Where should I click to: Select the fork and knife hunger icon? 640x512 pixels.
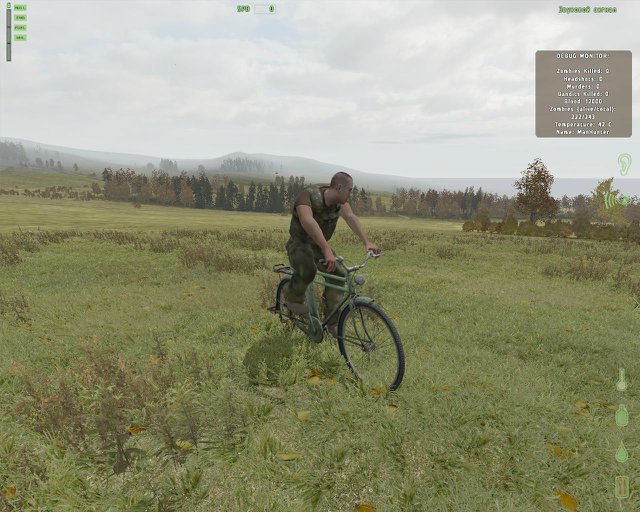(x=622, y=487)
